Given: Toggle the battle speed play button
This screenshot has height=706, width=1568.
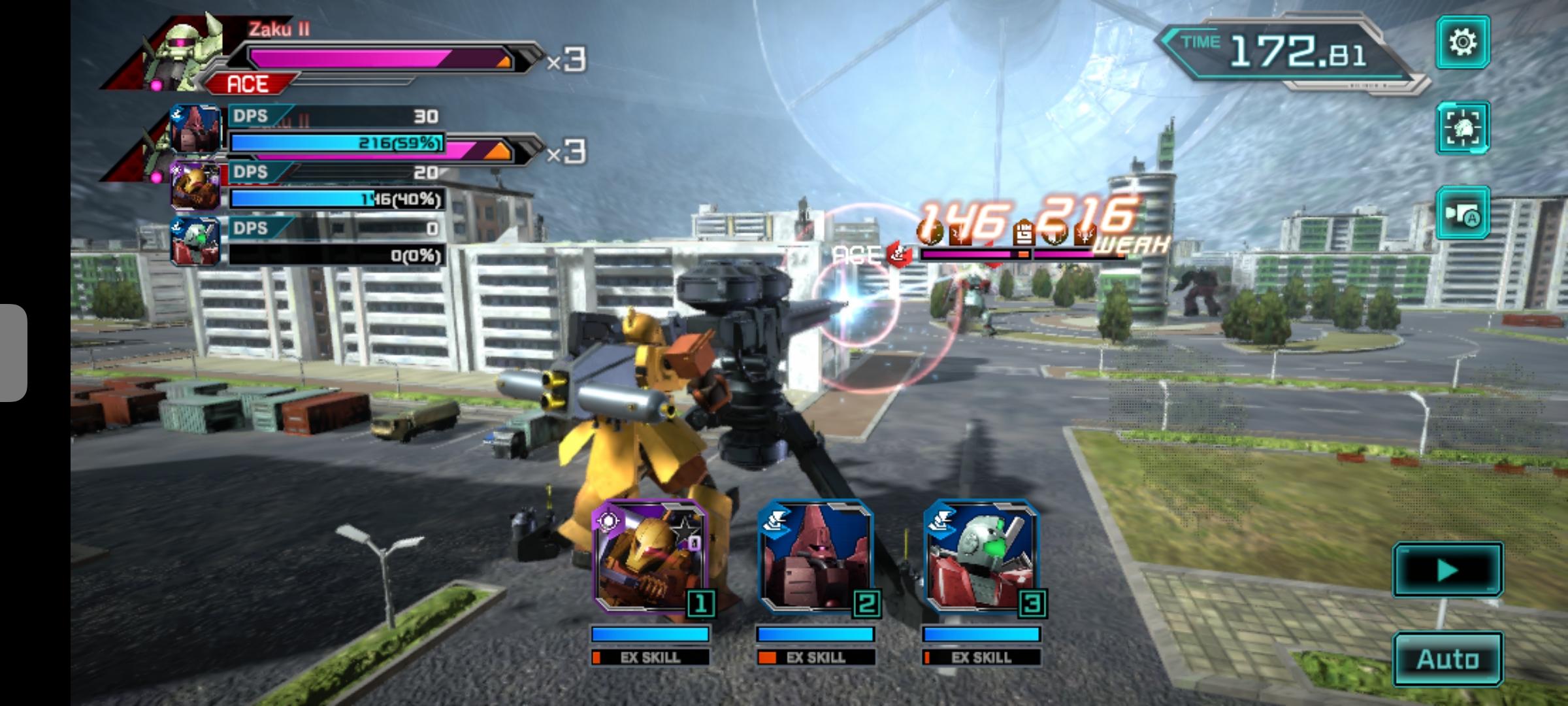Looking at the screenshot, I should 1448,570.
